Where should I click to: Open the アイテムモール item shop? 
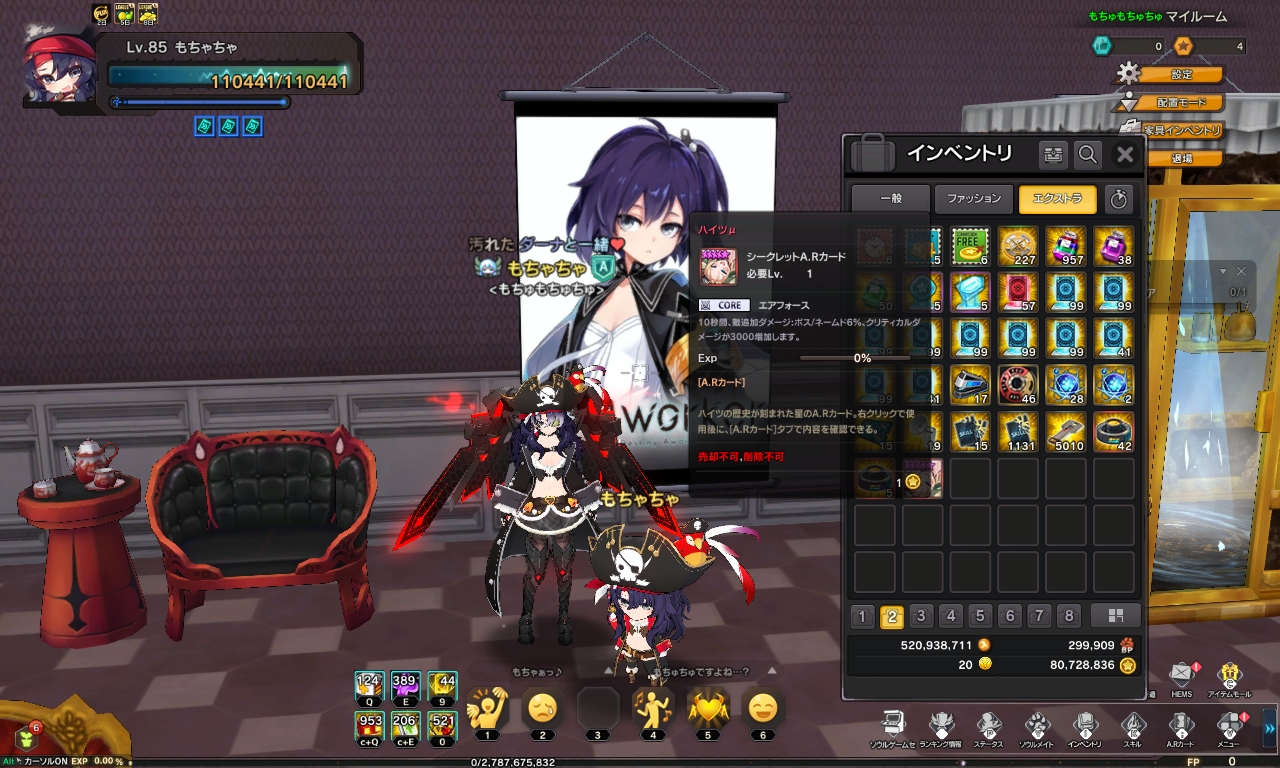click(x=1230, y=675)
